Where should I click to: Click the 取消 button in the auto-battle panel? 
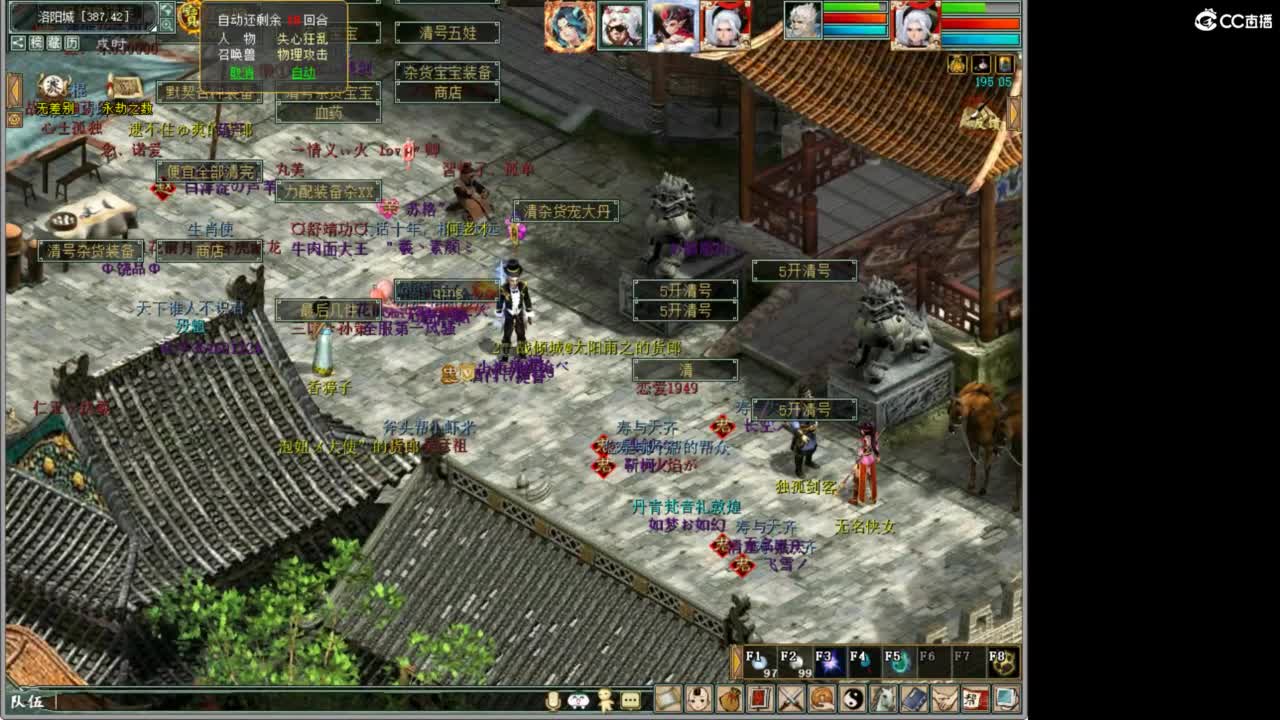240,74
